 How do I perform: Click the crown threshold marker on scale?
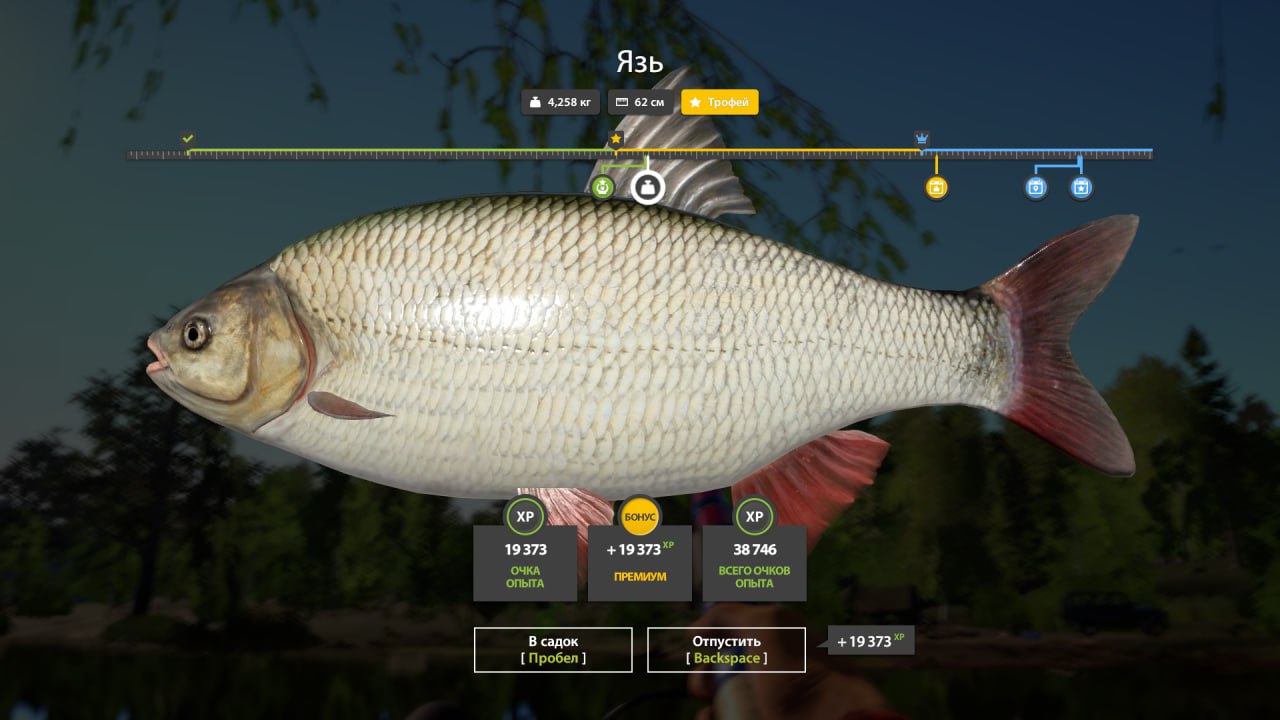pyautogui.click(x=922, y=138)
